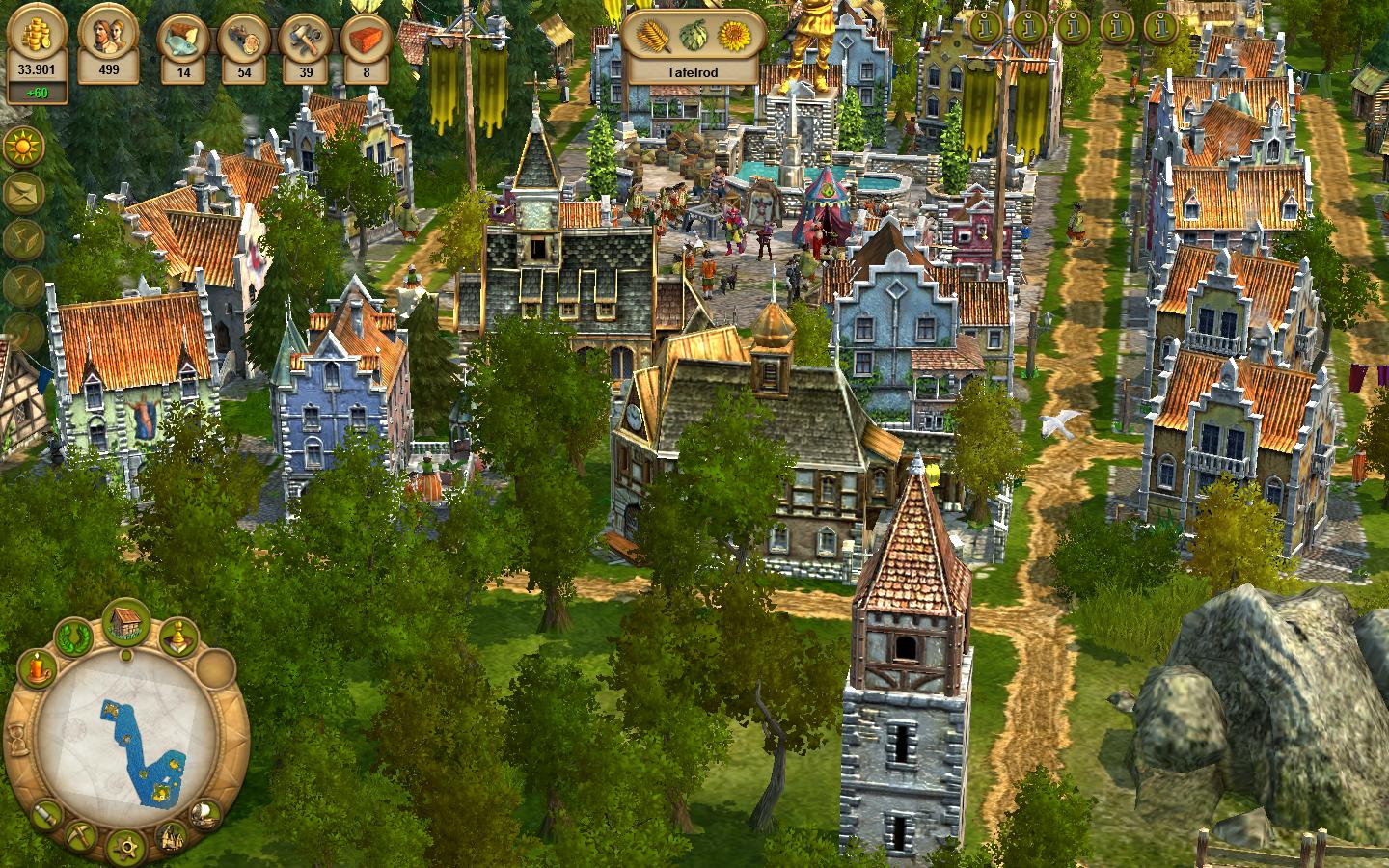The image size is (1389, 868).
Task: Click the sunflower fertility icon
Action: (733, 36)
